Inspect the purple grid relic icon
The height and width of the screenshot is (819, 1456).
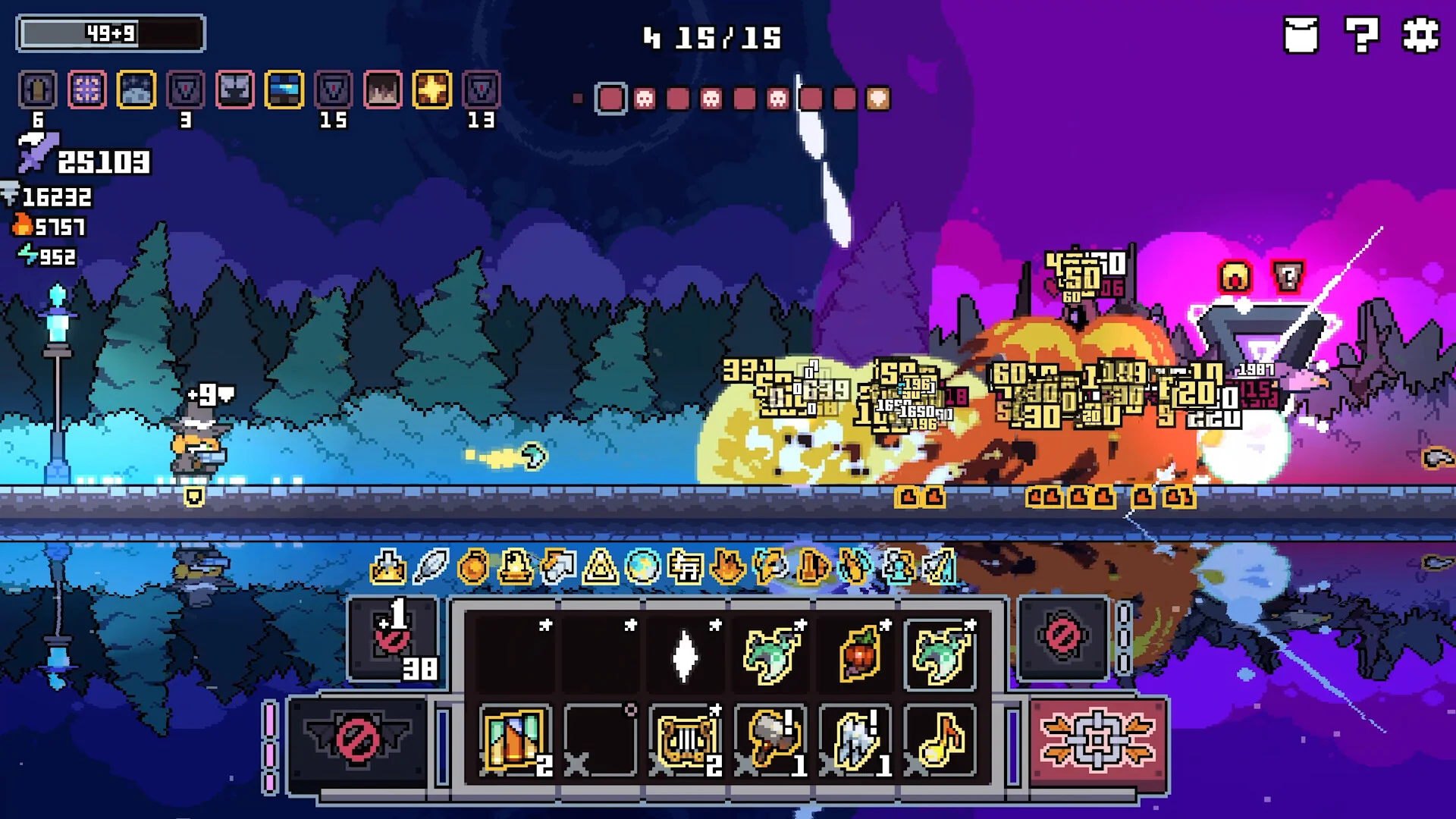point(87,89)
